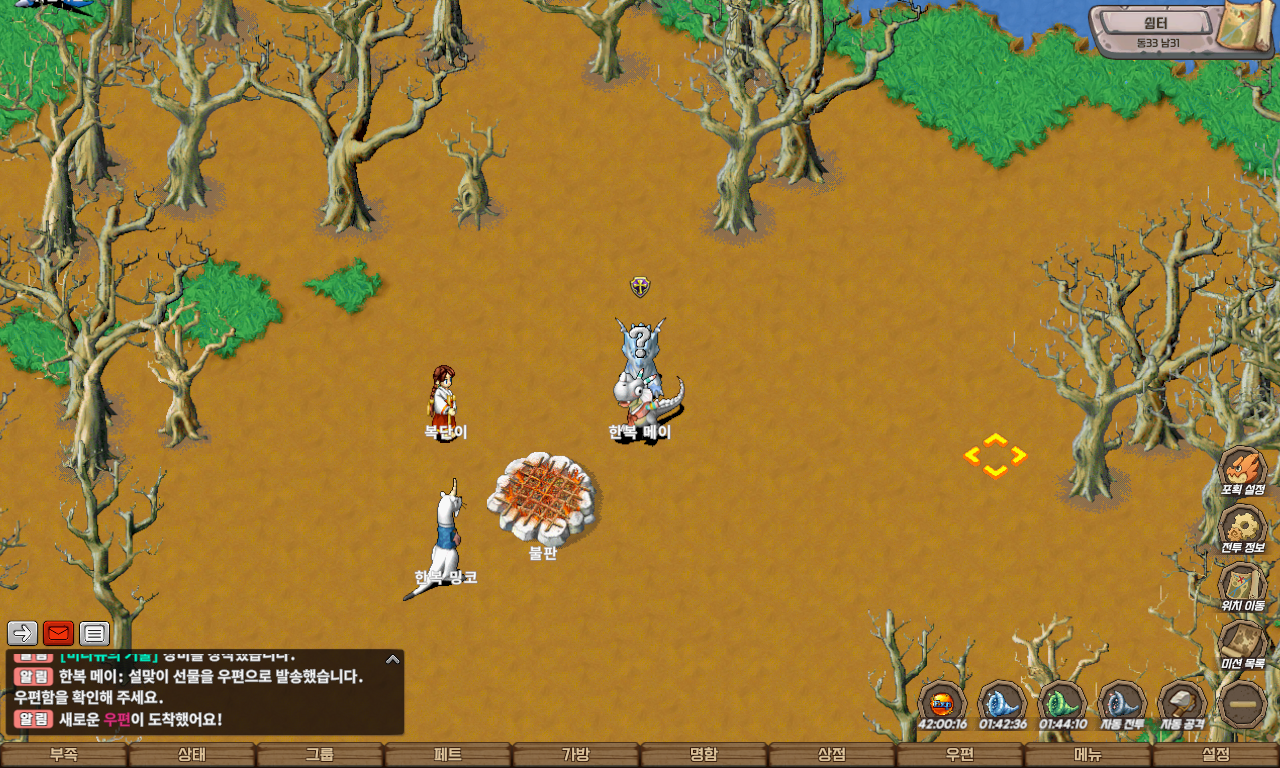Open 포획 설정 capture settings icon
The height and width of the screenshot is (768, 1280).
(1243, 470)
